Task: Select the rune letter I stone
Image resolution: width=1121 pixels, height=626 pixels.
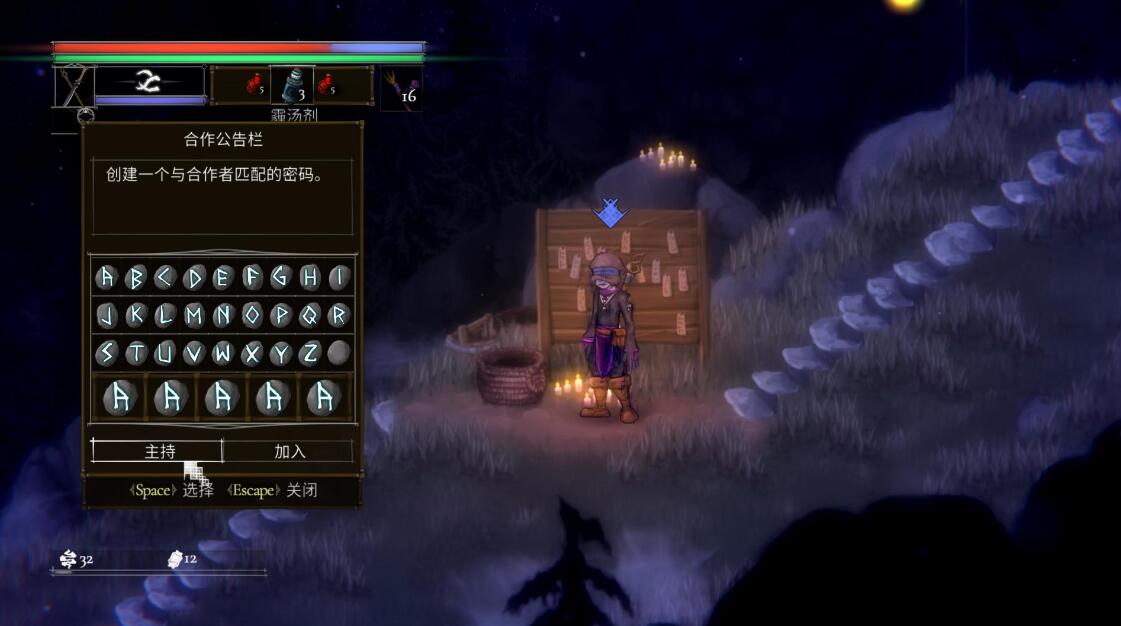Action: click(339, 277)
